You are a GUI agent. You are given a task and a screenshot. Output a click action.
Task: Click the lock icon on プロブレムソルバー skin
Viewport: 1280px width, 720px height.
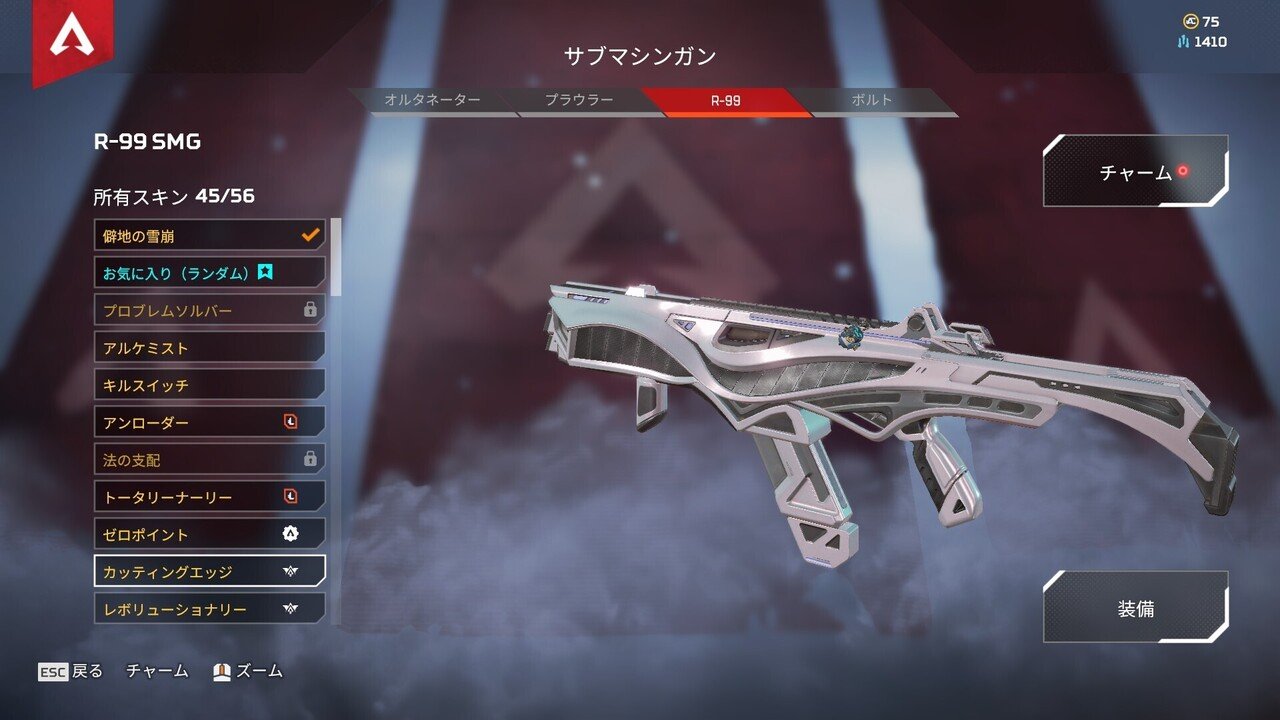310,310
